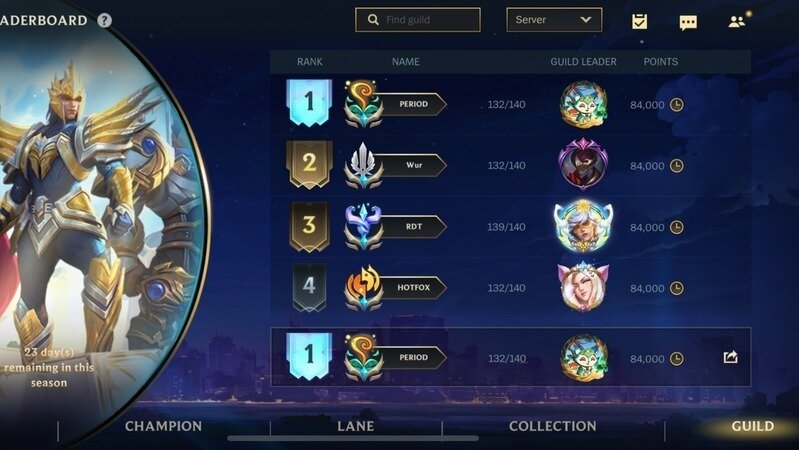Click the points clock icon for HOTFOX
The width and height of the screenshot is (799, 450).
click(677, 288)
